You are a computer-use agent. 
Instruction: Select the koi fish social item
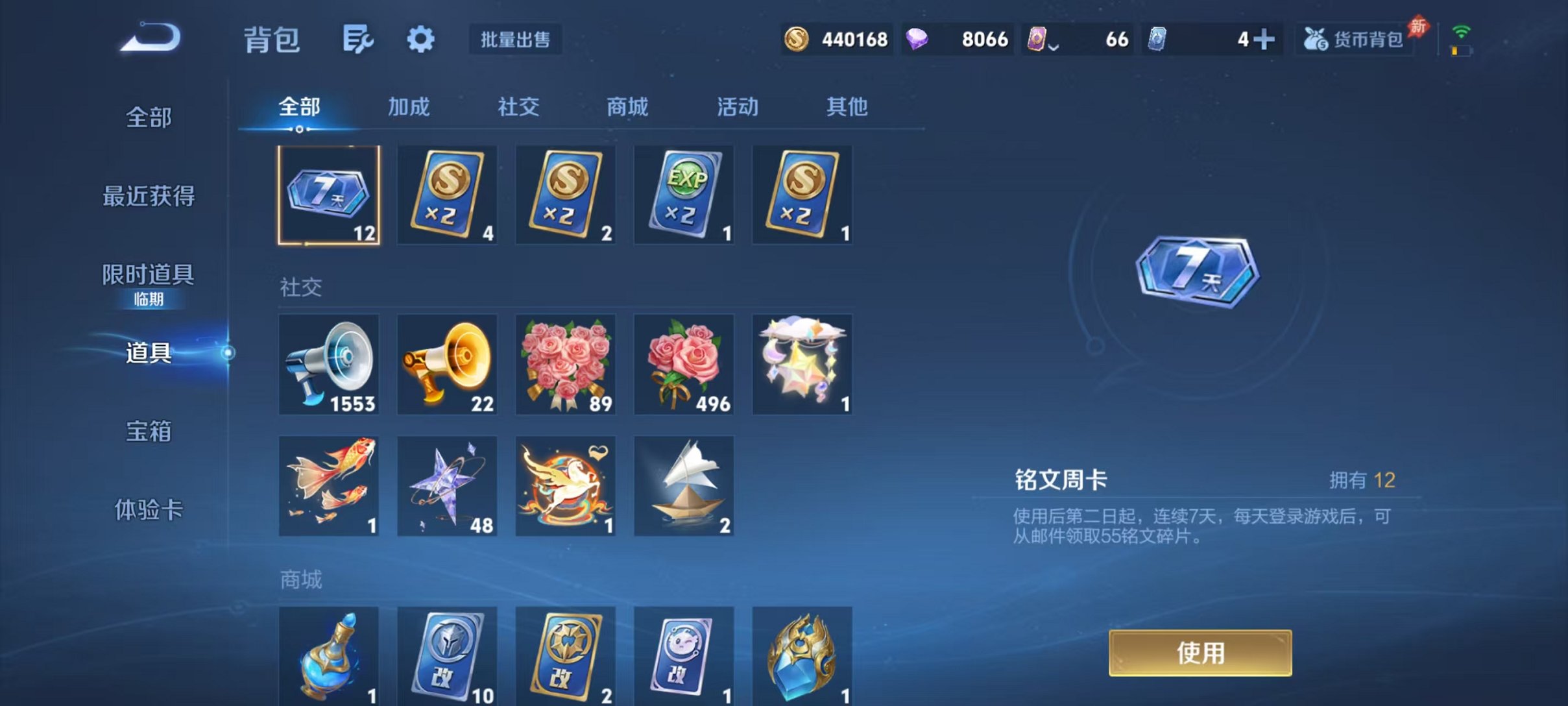tap(328, 485)
